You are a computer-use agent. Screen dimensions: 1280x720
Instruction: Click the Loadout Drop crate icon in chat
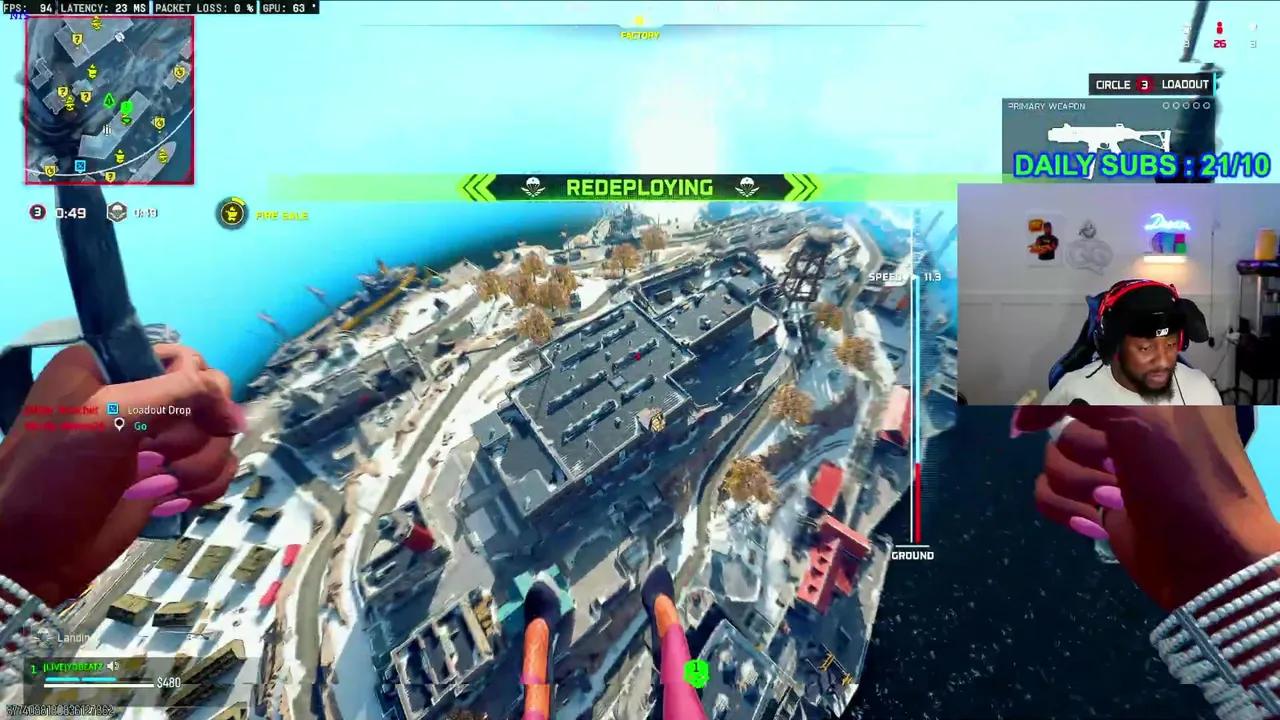pos(112,409)
